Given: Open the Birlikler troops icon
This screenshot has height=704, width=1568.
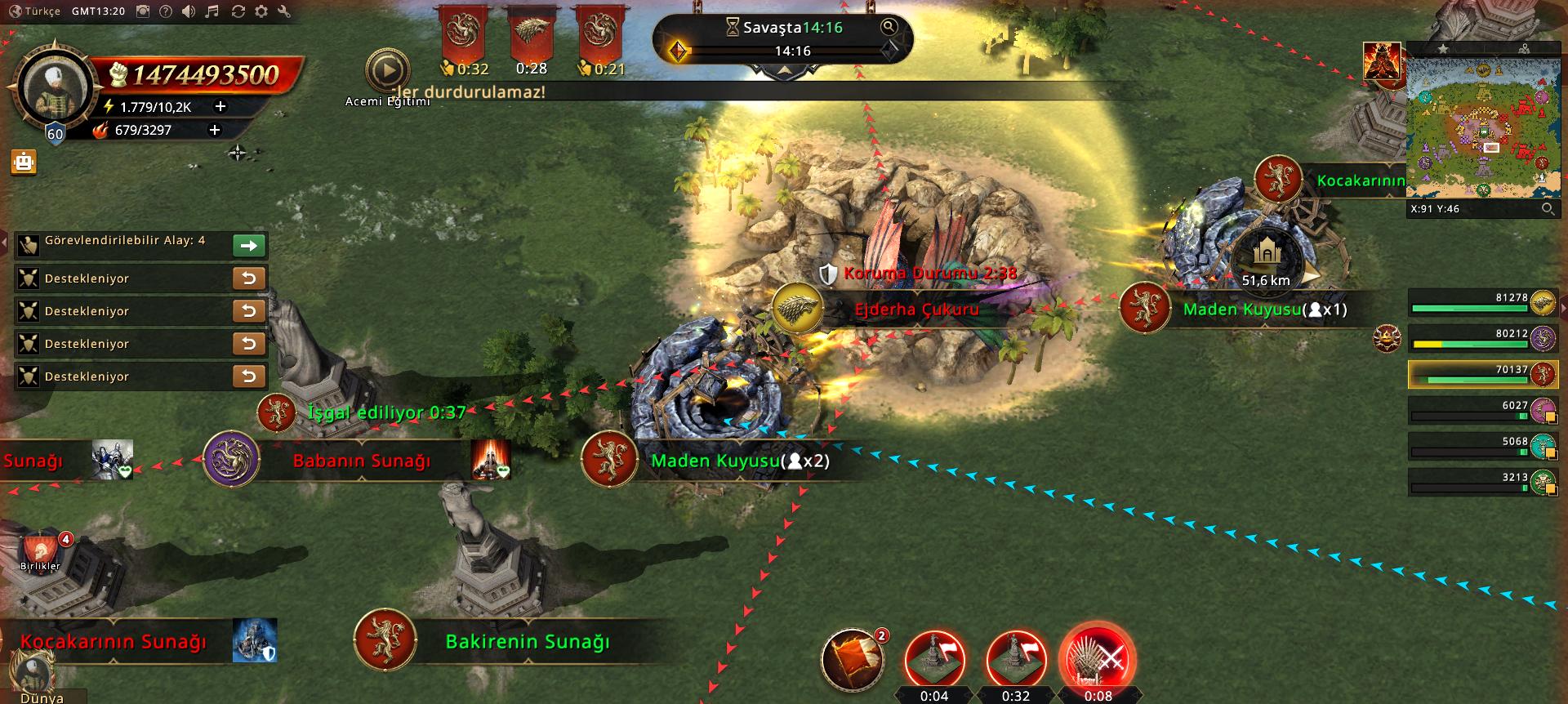Looking at the screenshot, I should coord(40,553).
